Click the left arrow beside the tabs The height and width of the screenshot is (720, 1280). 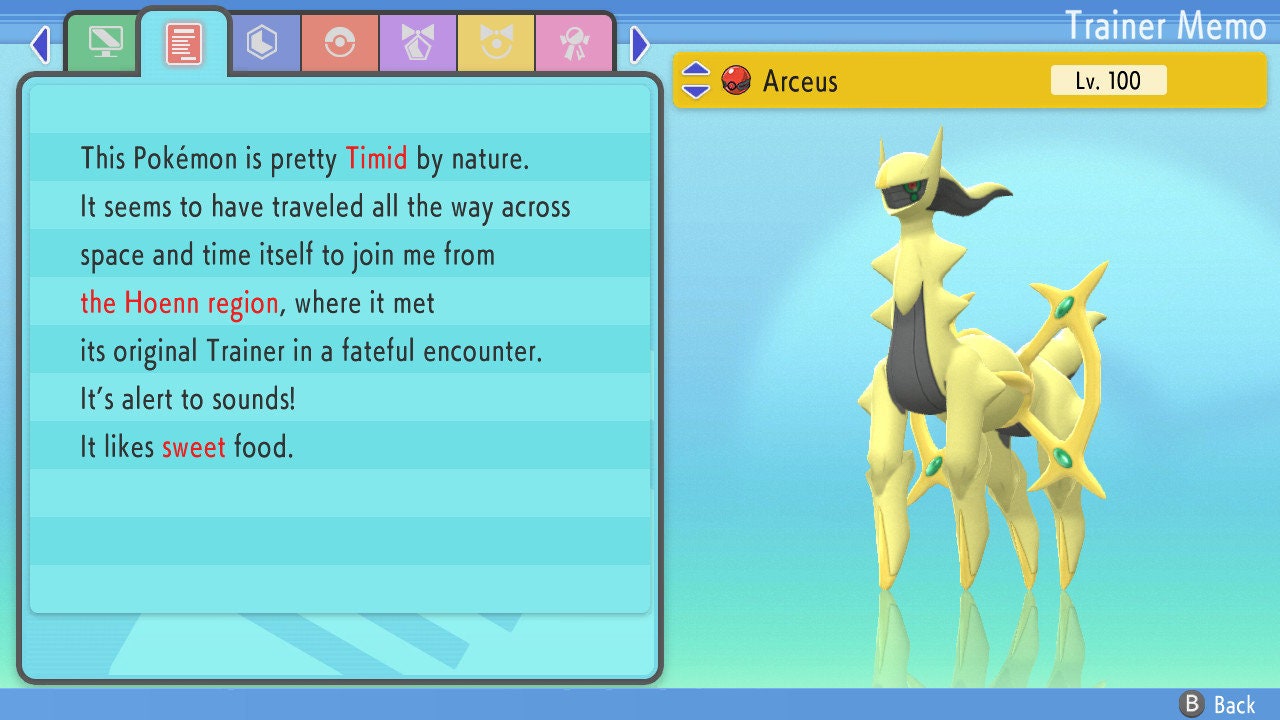40,44
